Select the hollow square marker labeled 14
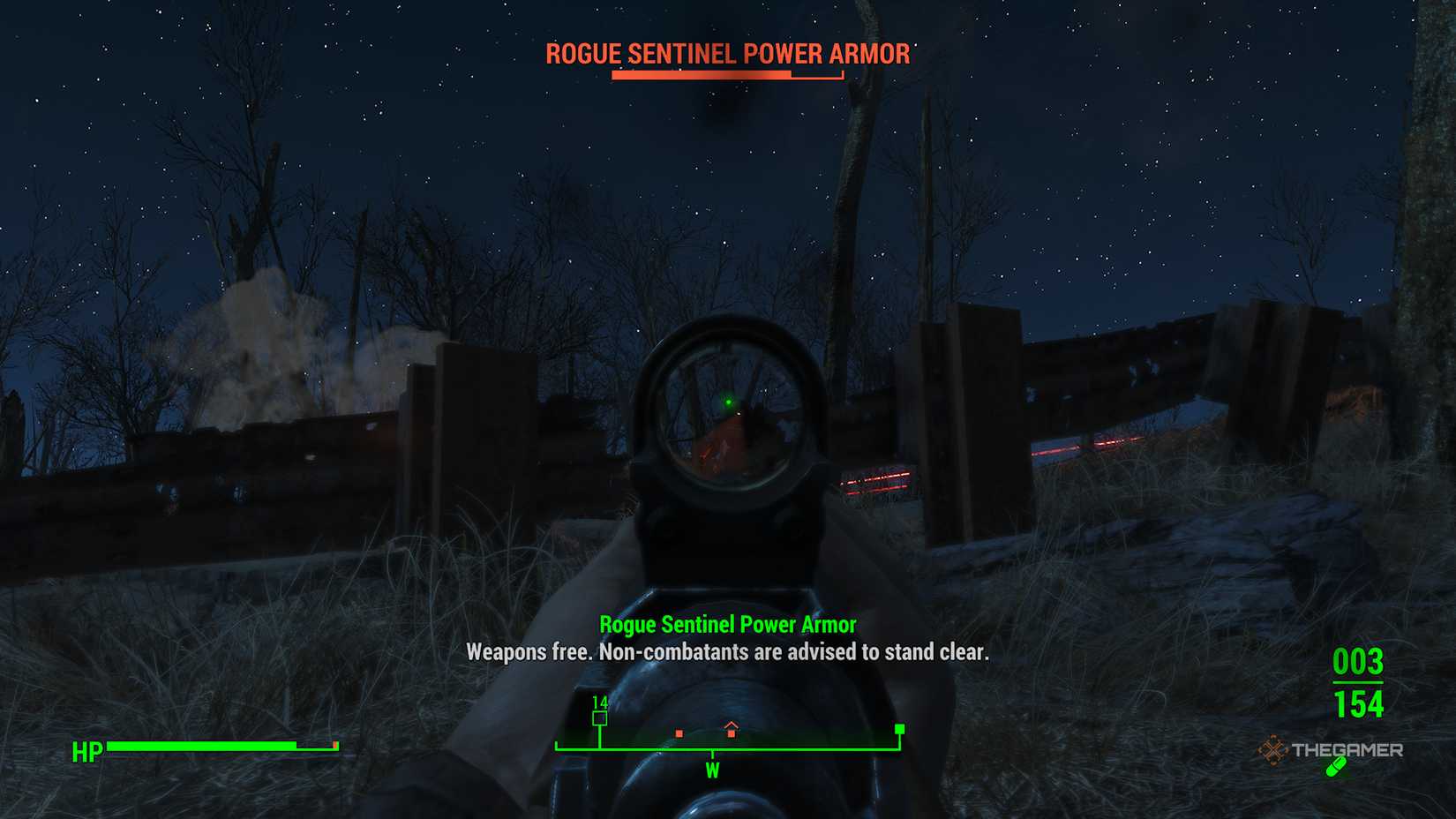Viewport: 1456px width, 819px height. 600,718
